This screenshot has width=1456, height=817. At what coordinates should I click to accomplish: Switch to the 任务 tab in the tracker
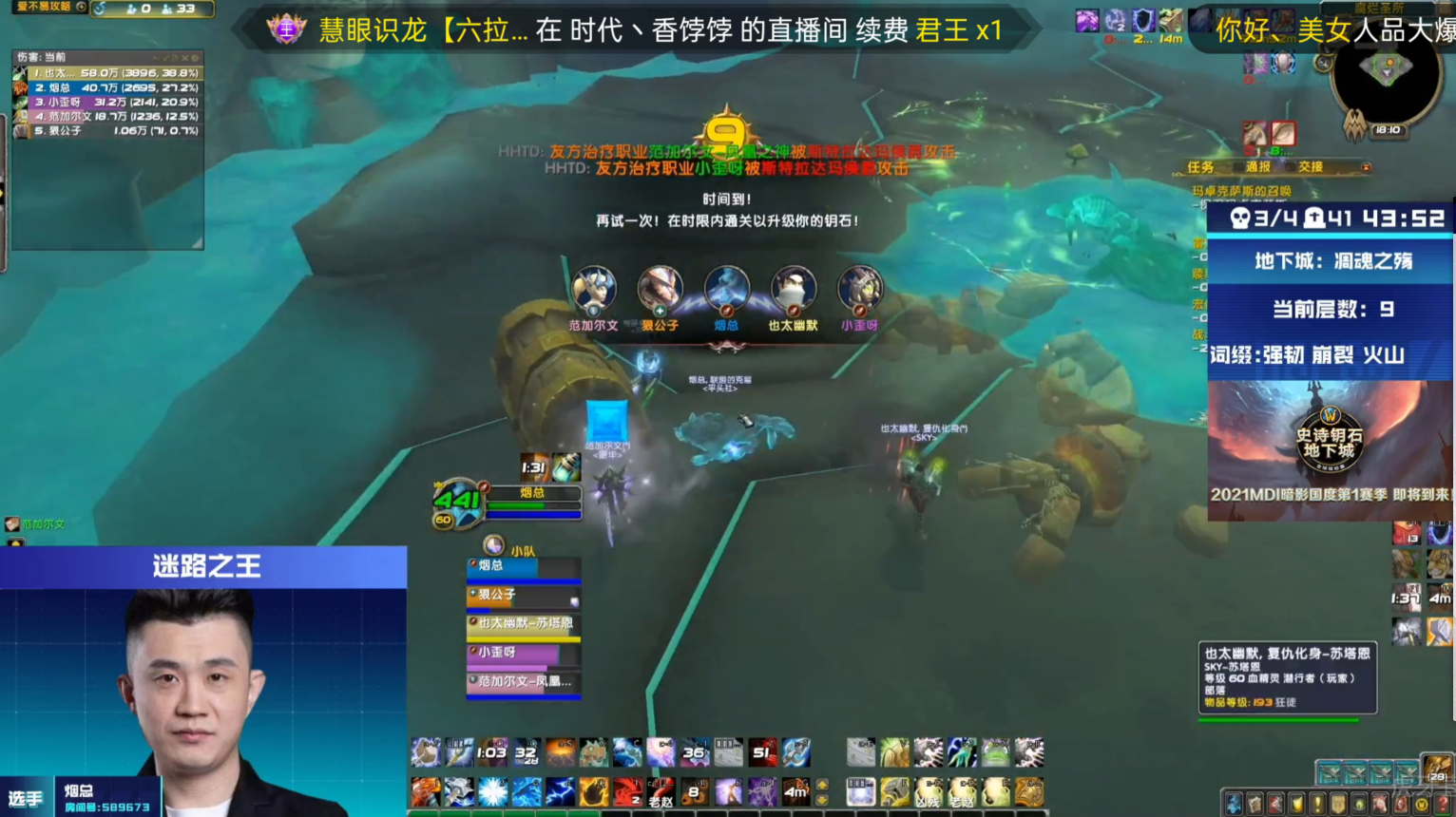[1200, 168]
